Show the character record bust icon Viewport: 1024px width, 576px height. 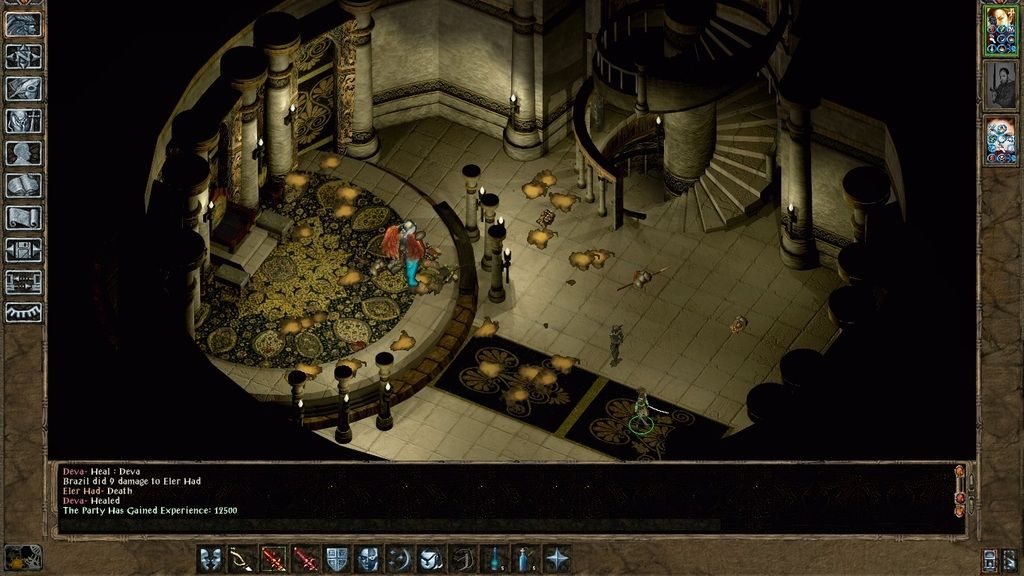pyautogui.click(x=24, y=153)
